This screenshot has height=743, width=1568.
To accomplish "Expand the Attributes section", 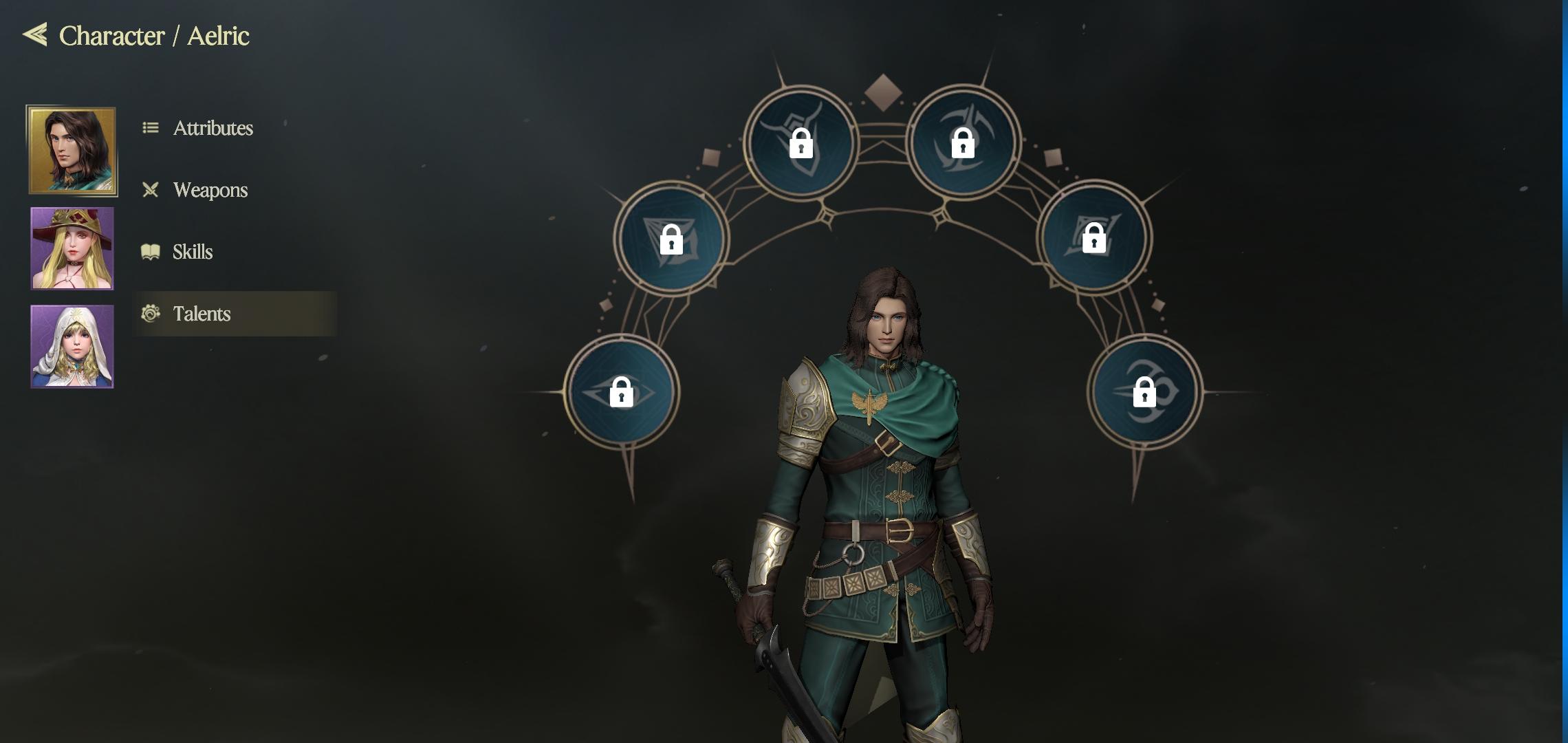I will tap(213, 128).
